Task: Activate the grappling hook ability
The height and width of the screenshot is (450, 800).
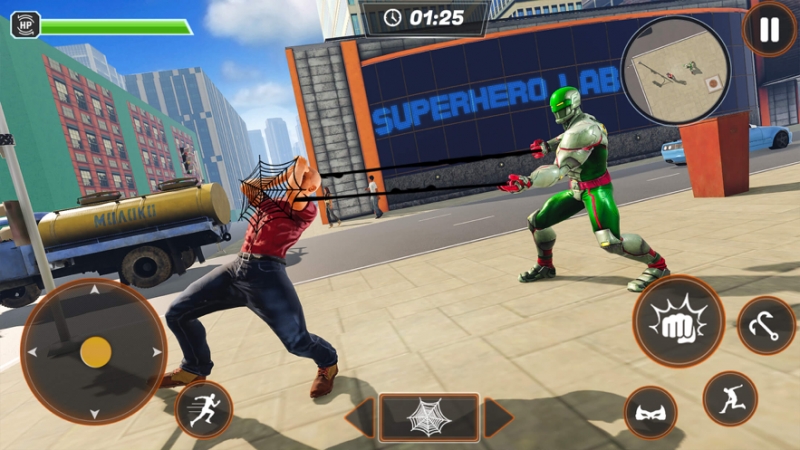Action: tap(766, 325)
